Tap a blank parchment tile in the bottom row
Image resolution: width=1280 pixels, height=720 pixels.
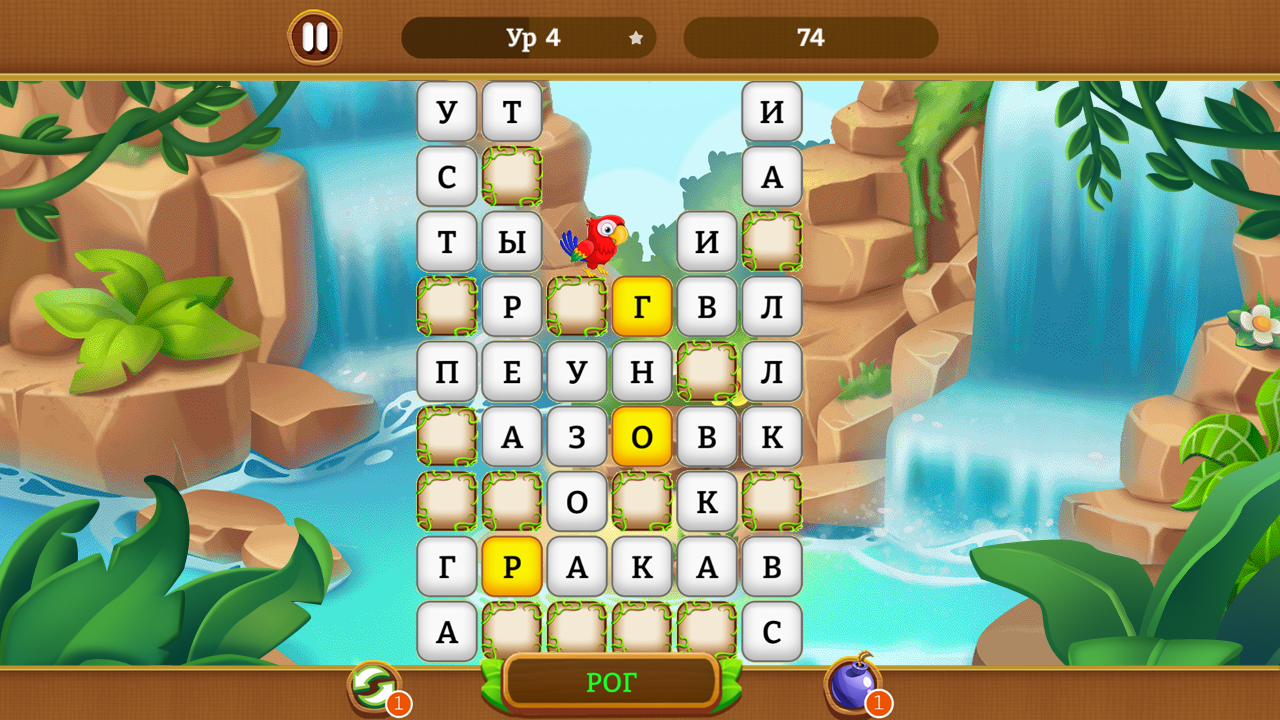click(x=577, y=631)
